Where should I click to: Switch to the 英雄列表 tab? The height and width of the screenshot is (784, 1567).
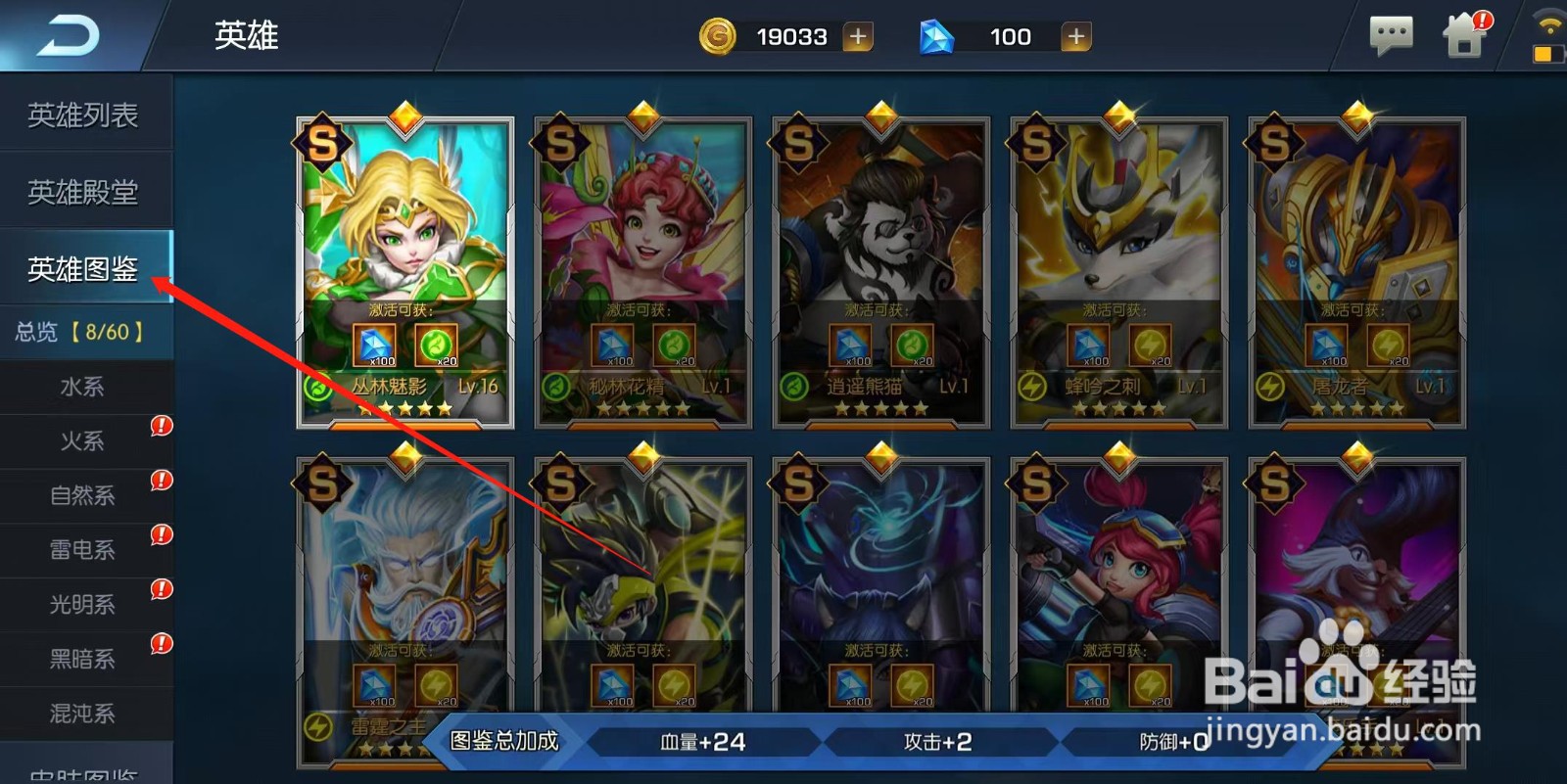pos(84,115)
